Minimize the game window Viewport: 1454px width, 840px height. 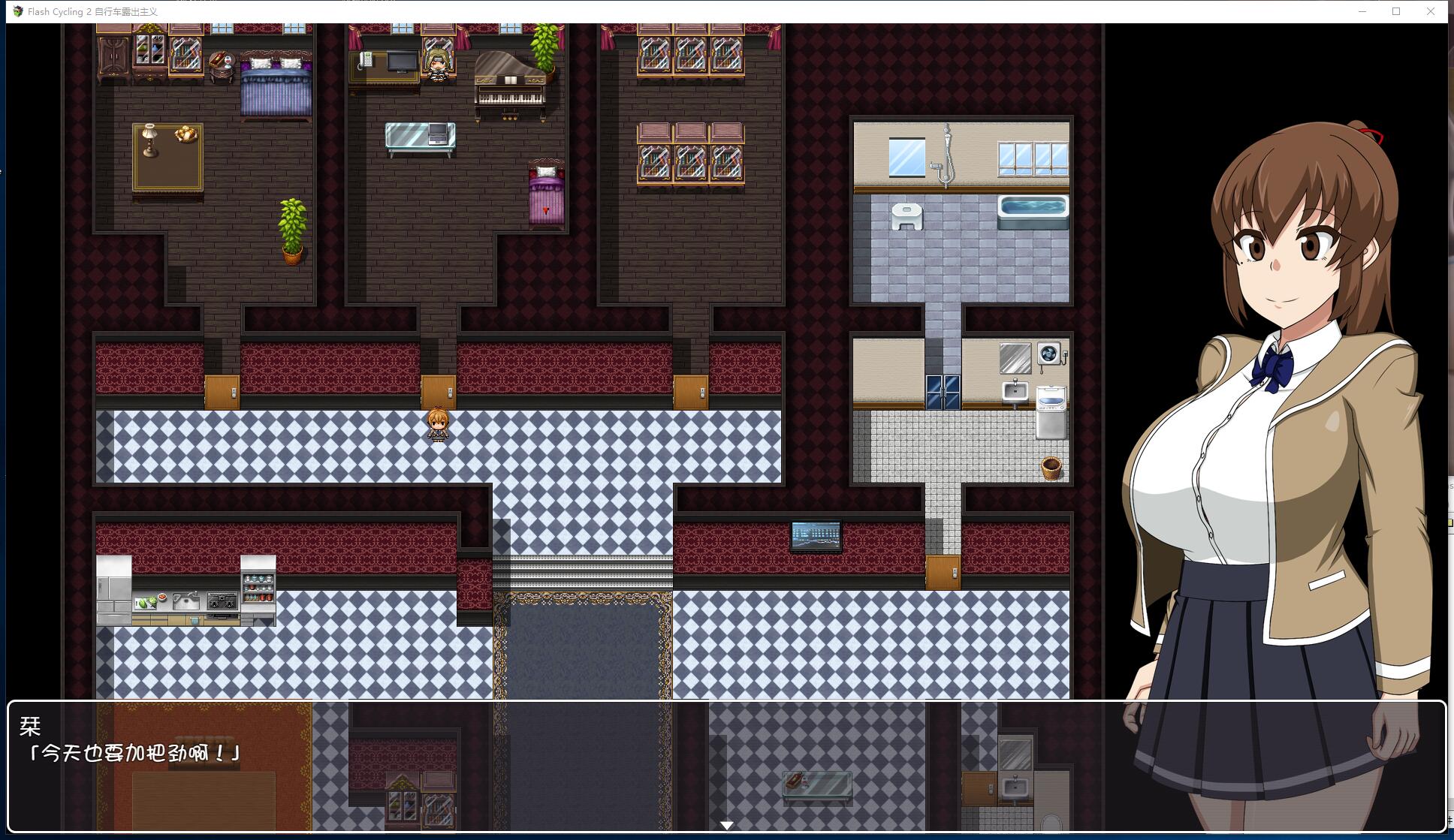tap(1362, 11)
